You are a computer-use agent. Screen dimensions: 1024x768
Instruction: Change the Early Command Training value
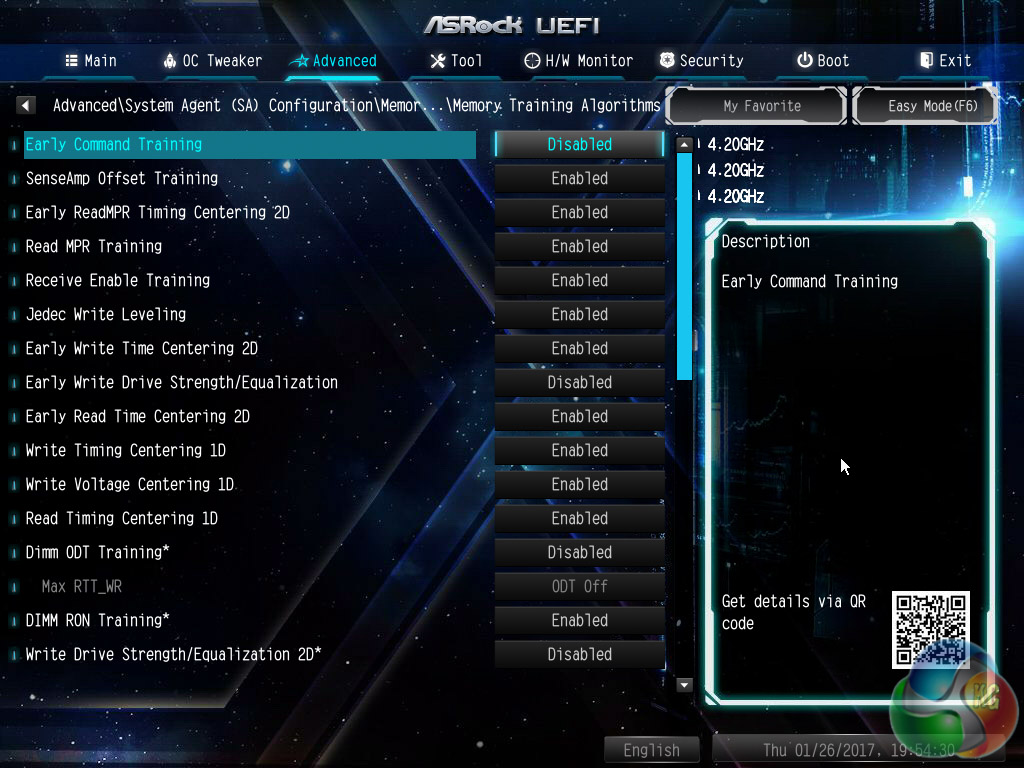[579, 144]
